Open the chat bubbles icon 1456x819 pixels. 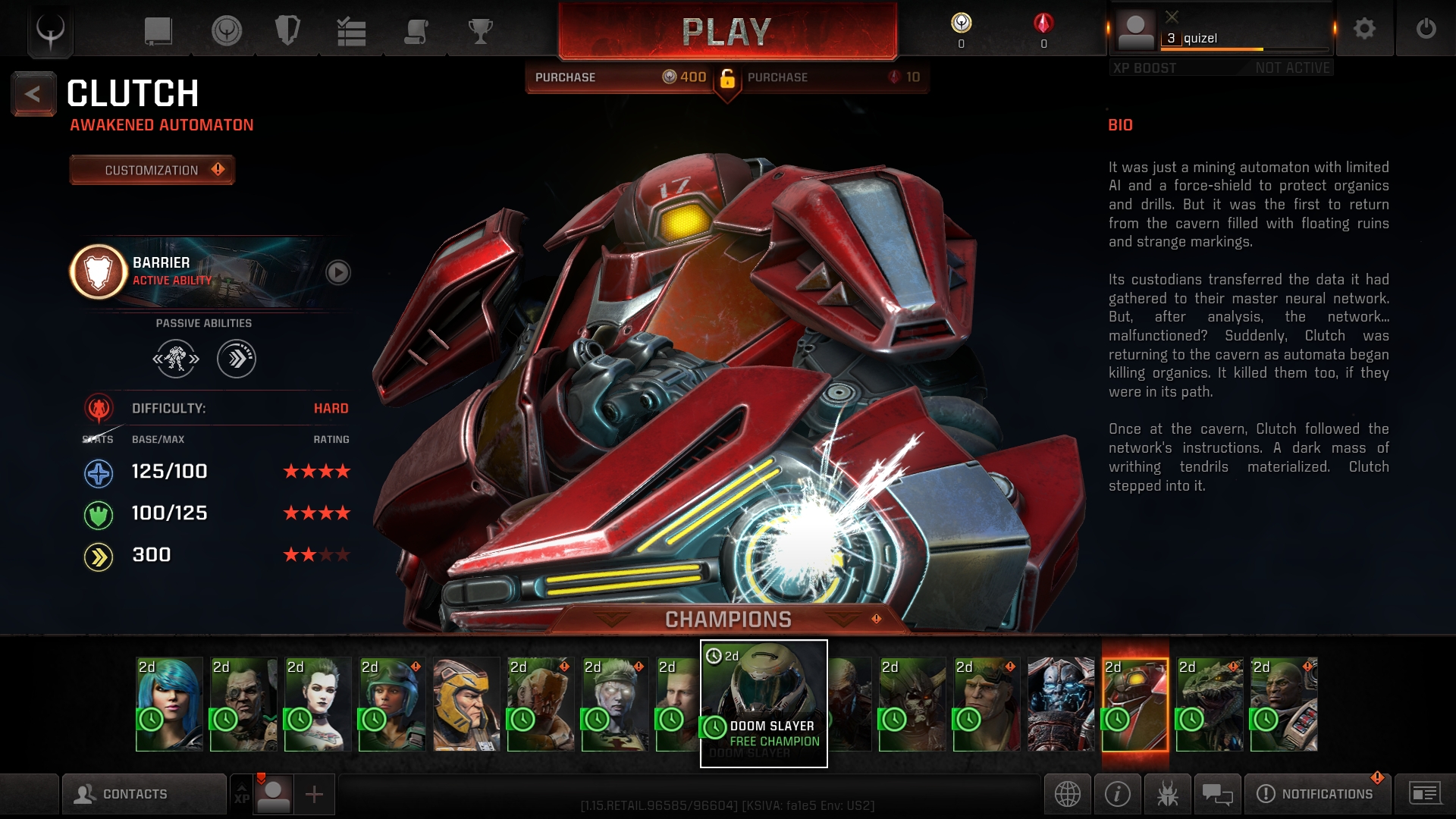(1217, 794)
